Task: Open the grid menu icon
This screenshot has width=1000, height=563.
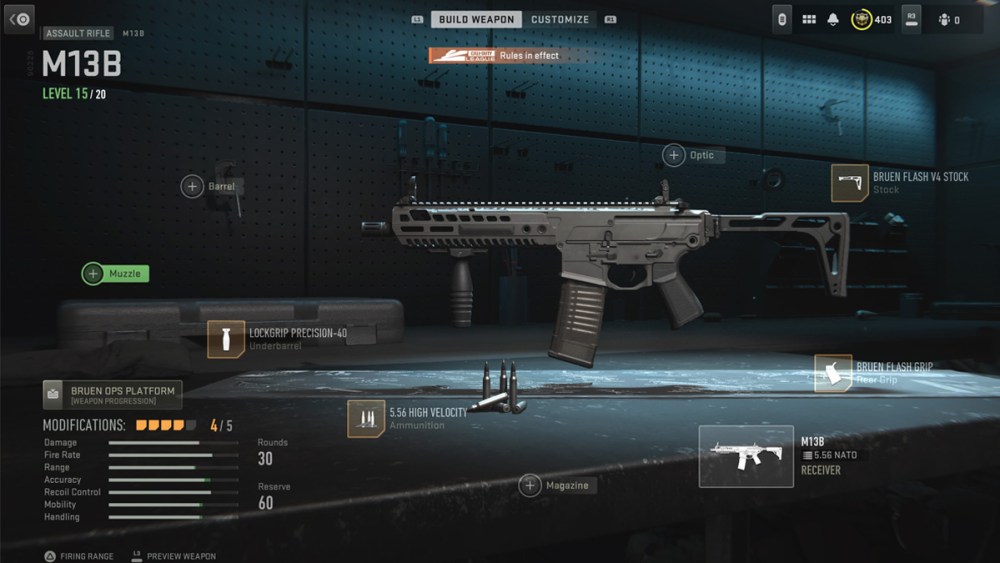Action: 809,19
